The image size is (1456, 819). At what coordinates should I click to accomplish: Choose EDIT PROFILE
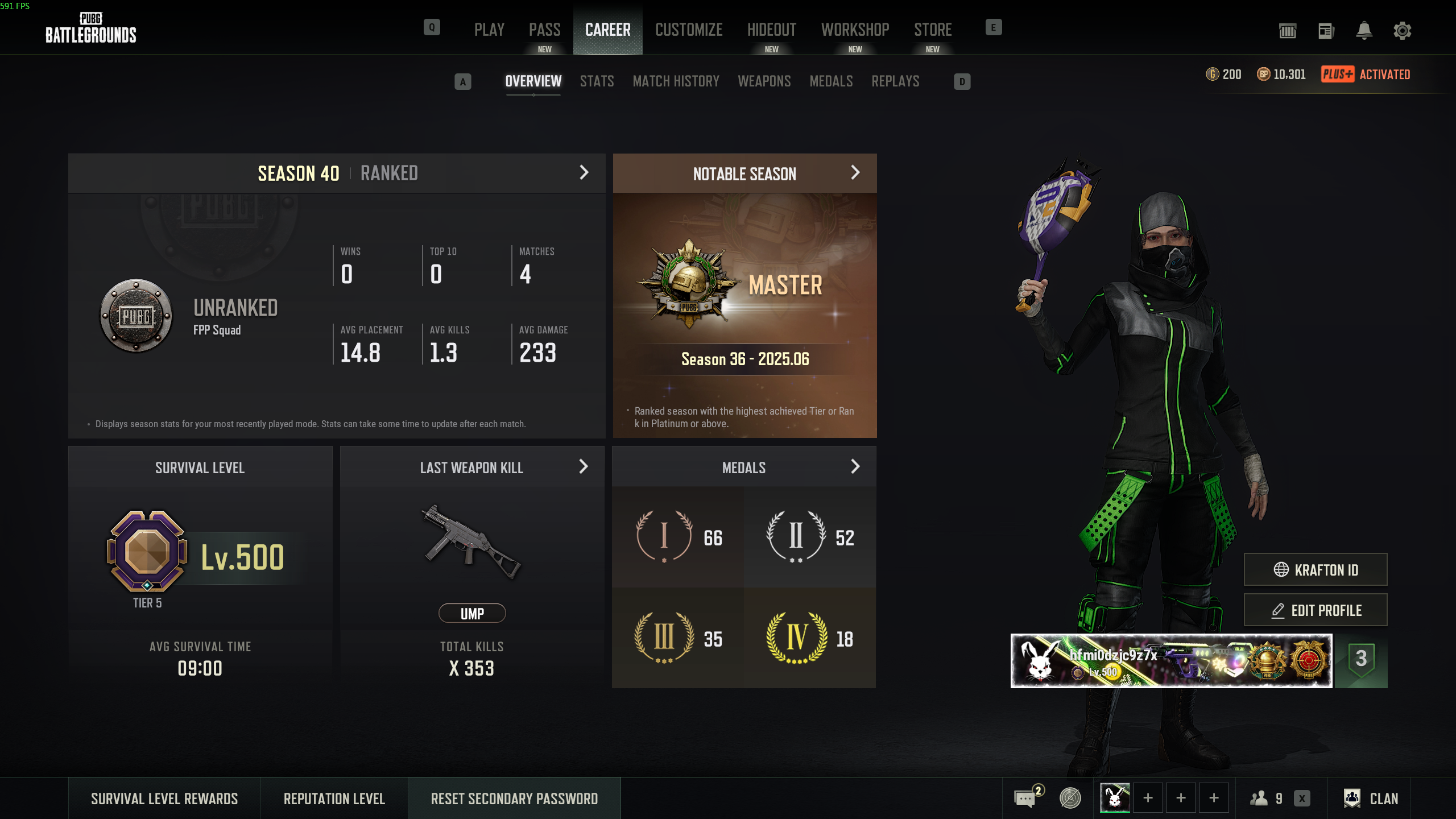(1315, 610)
